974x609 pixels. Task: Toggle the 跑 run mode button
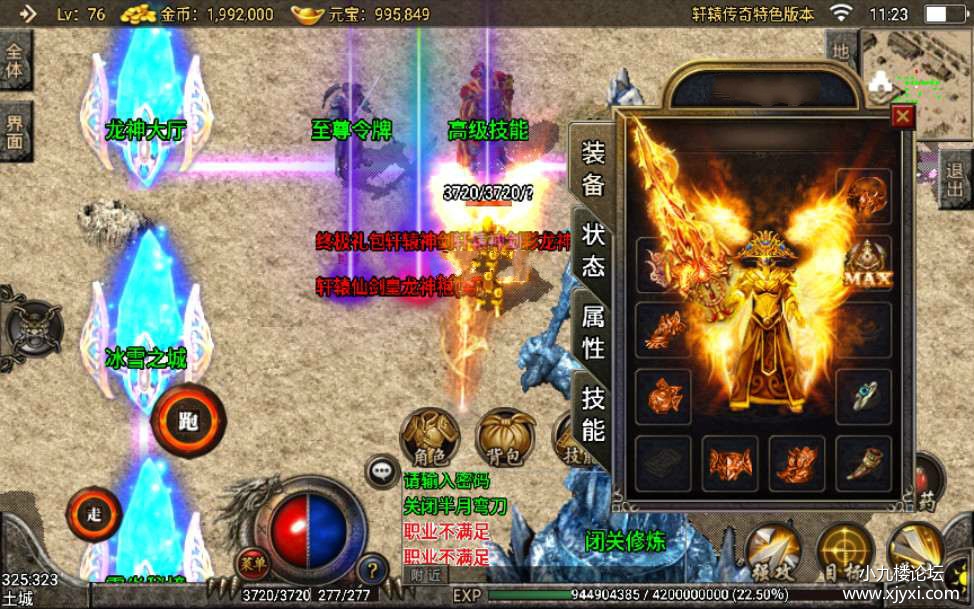click(x=188, y=420)
